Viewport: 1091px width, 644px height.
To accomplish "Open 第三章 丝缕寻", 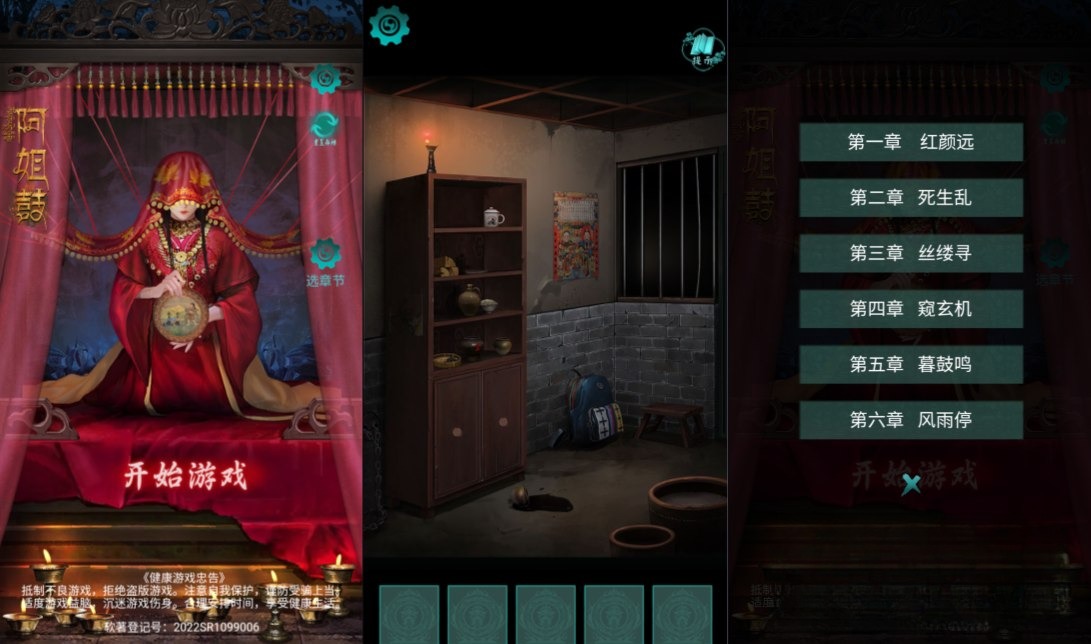I will tap(910, 253).
